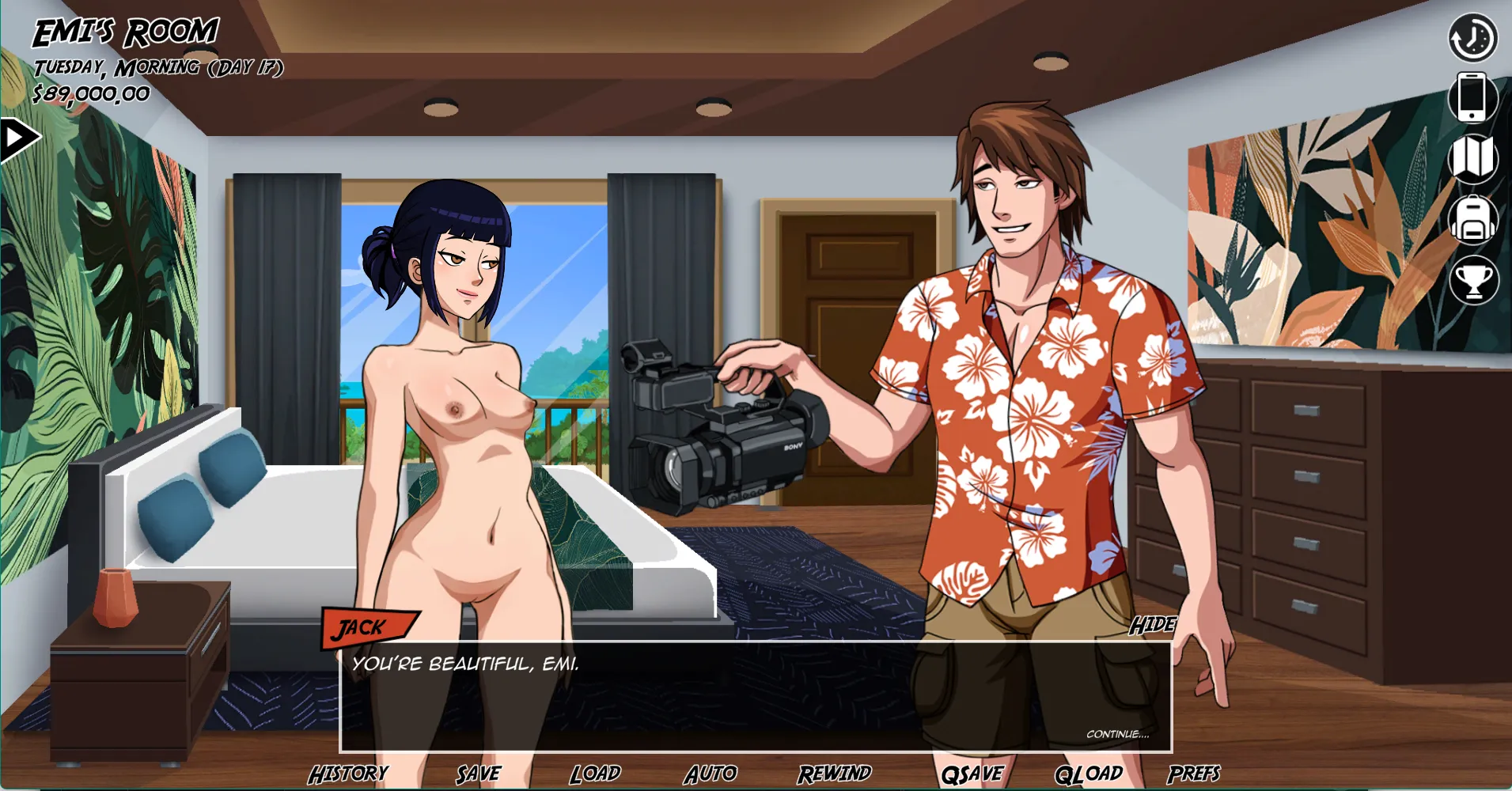Open the Prefs settings
This screenshot has width=1512, height=791.
[1194, 774]
